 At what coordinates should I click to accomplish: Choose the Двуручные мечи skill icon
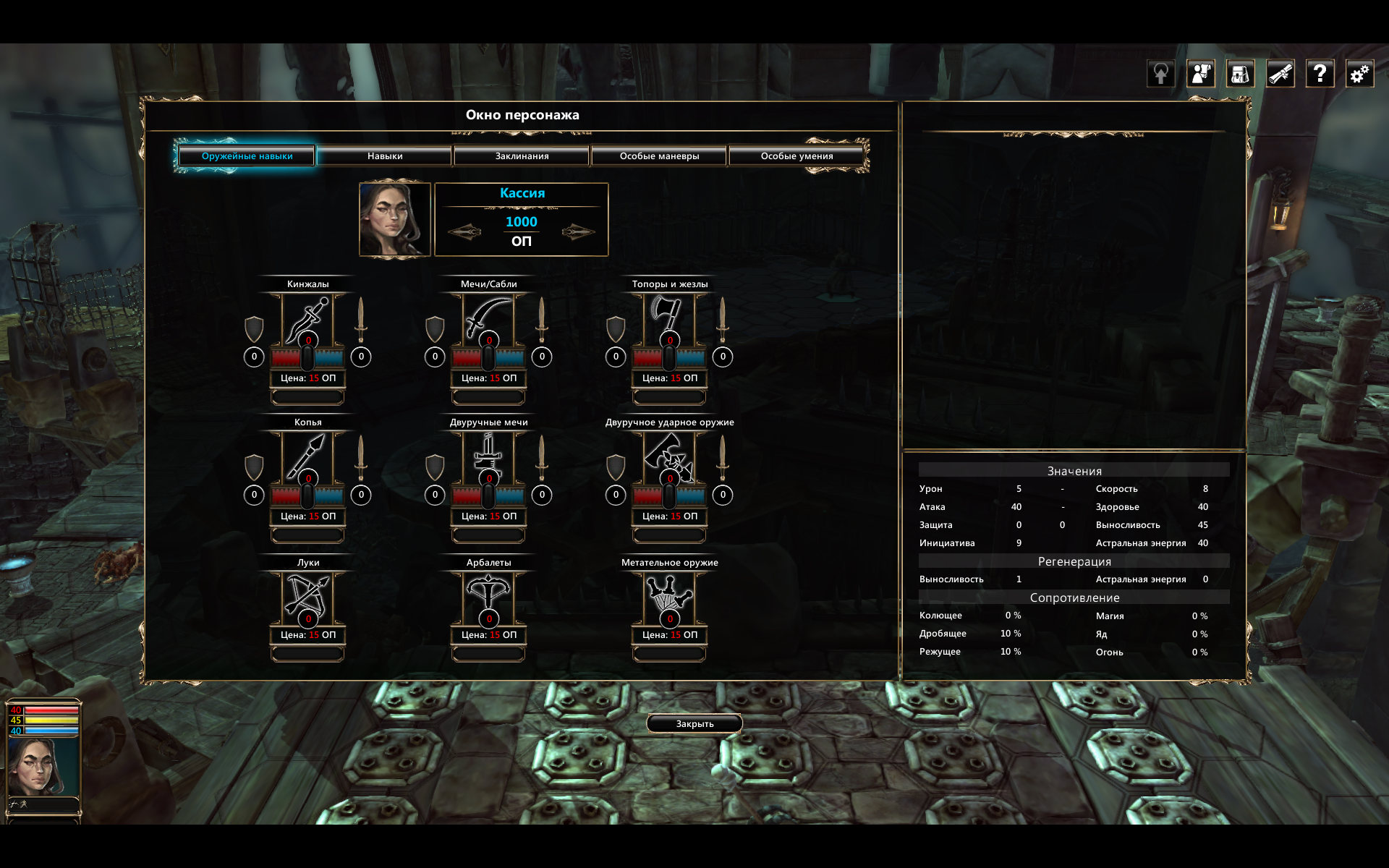click(x=488, y=456)
